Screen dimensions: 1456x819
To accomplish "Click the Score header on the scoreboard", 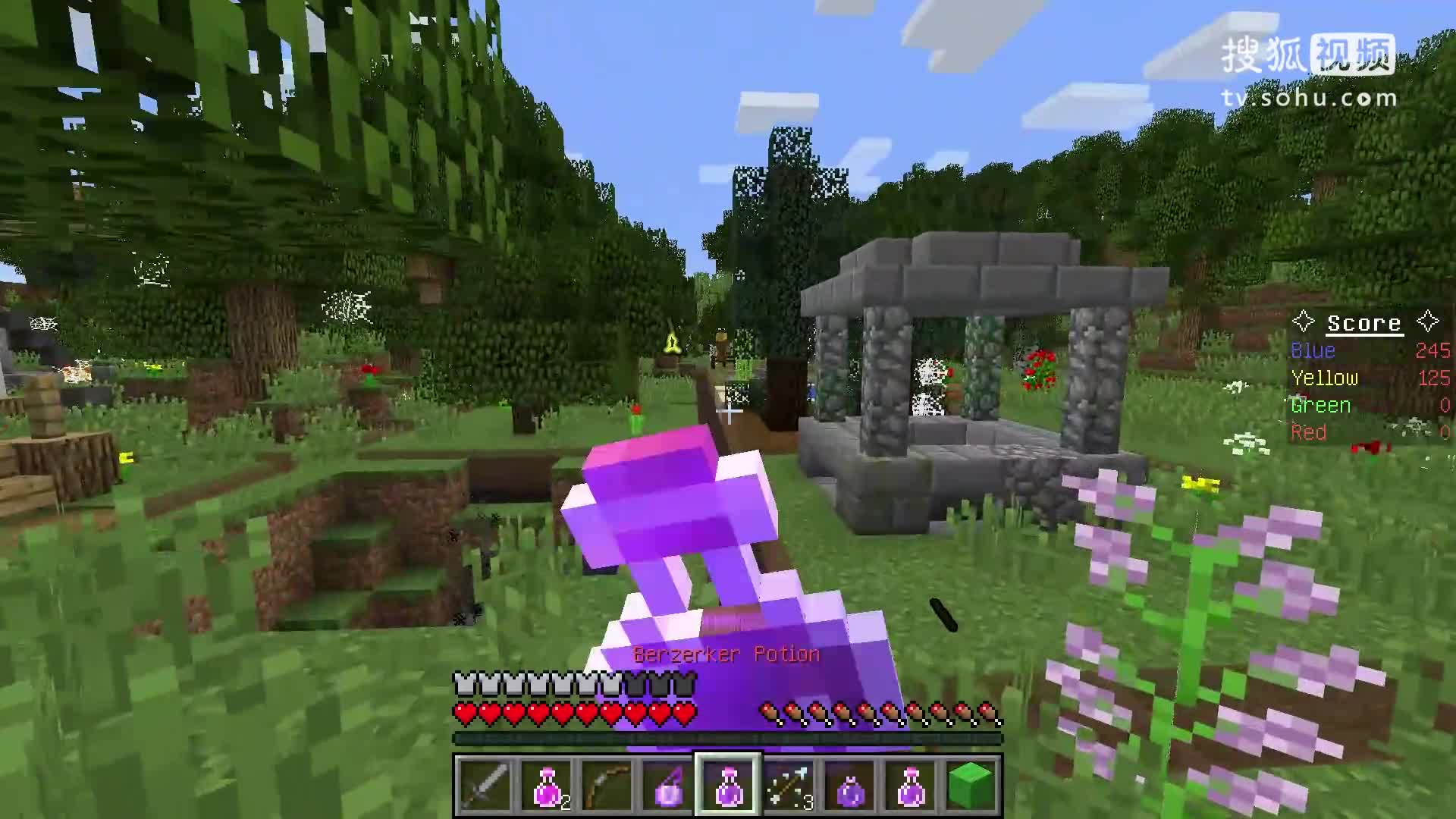I will pyautogui.click(x=1363, y=322).
